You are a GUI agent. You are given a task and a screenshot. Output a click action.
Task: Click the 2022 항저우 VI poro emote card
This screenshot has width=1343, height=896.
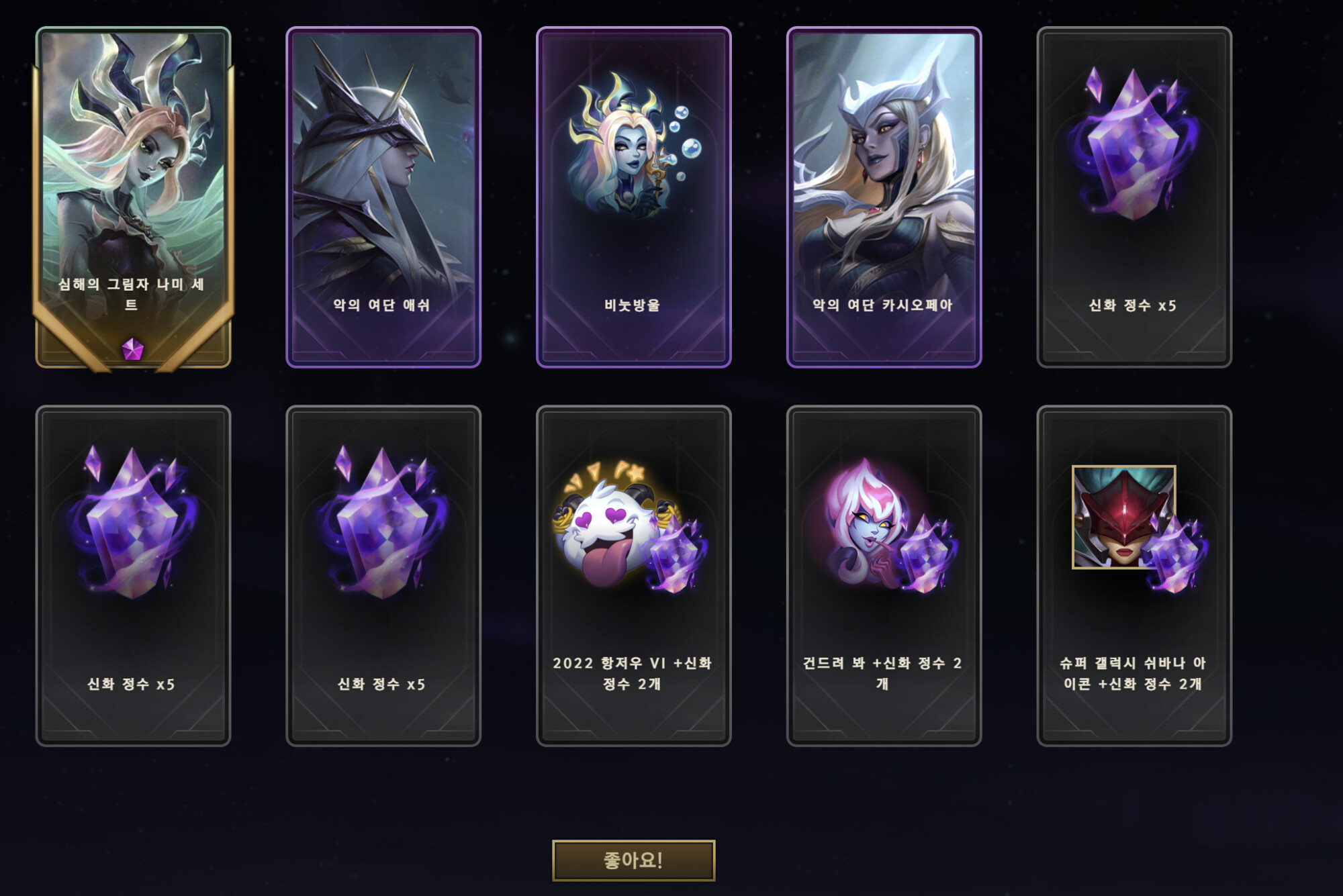[x=633, y=575]
